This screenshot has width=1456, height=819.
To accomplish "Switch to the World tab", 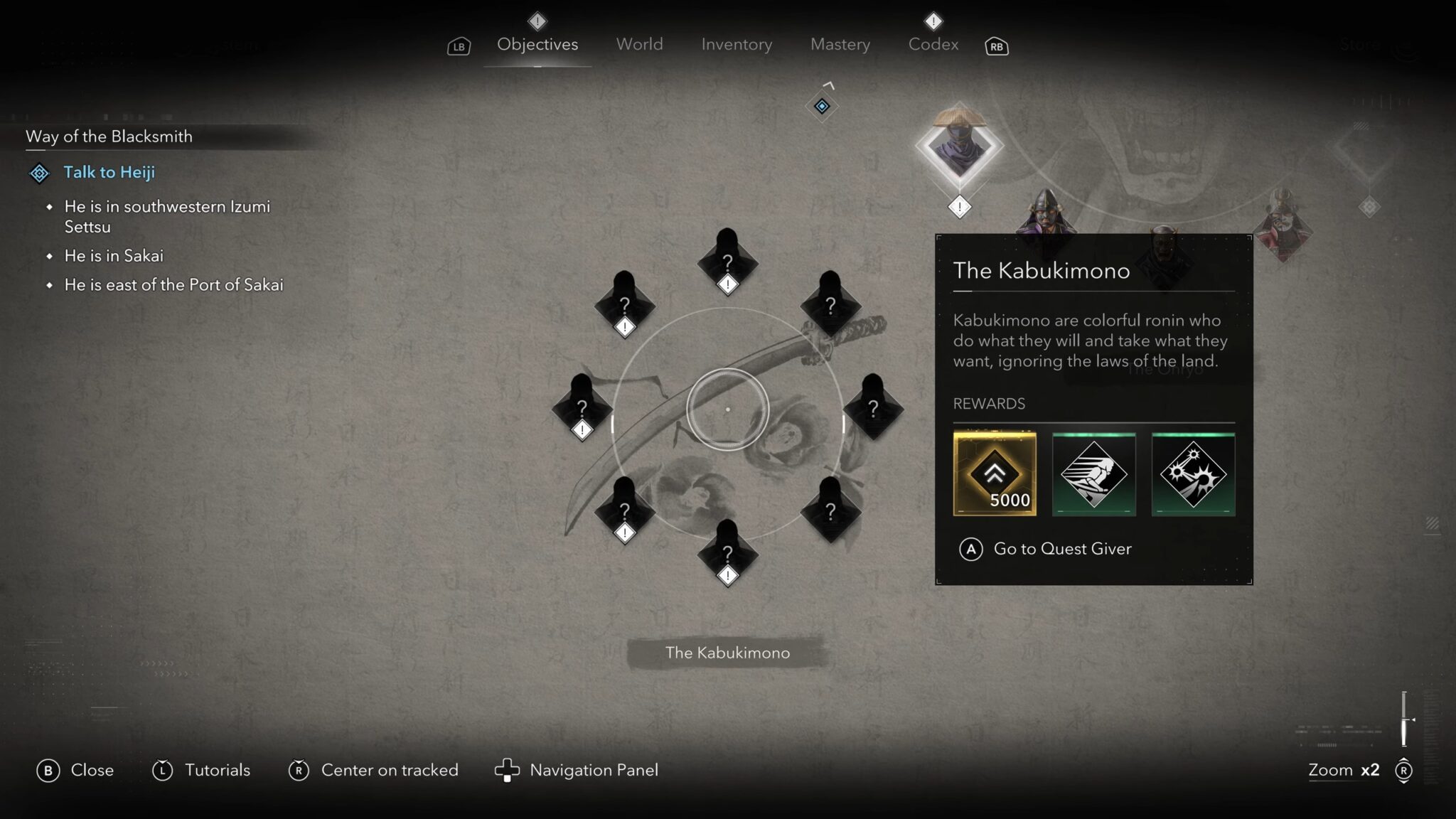I will (638, 44).
